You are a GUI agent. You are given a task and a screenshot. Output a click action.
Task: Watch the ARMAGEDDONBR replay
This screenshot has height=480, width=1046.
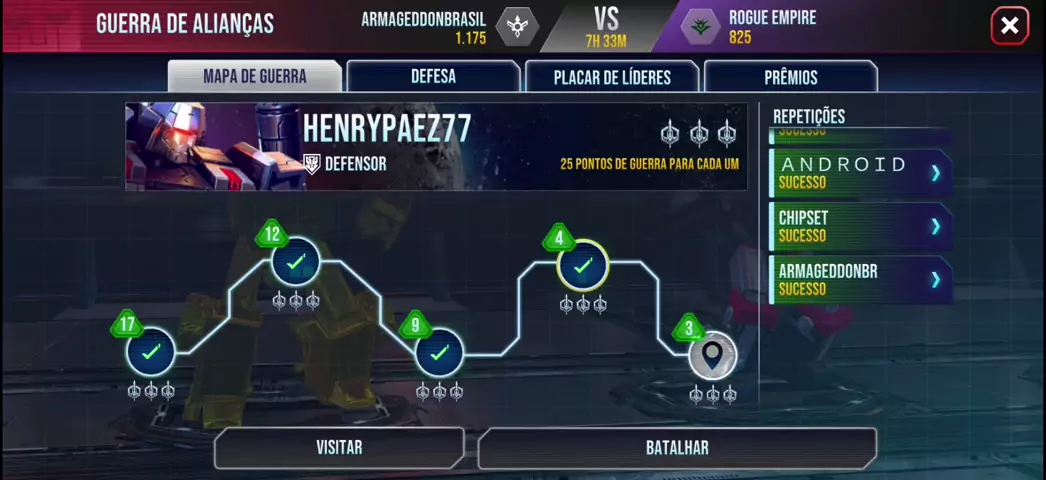point(859,279)
